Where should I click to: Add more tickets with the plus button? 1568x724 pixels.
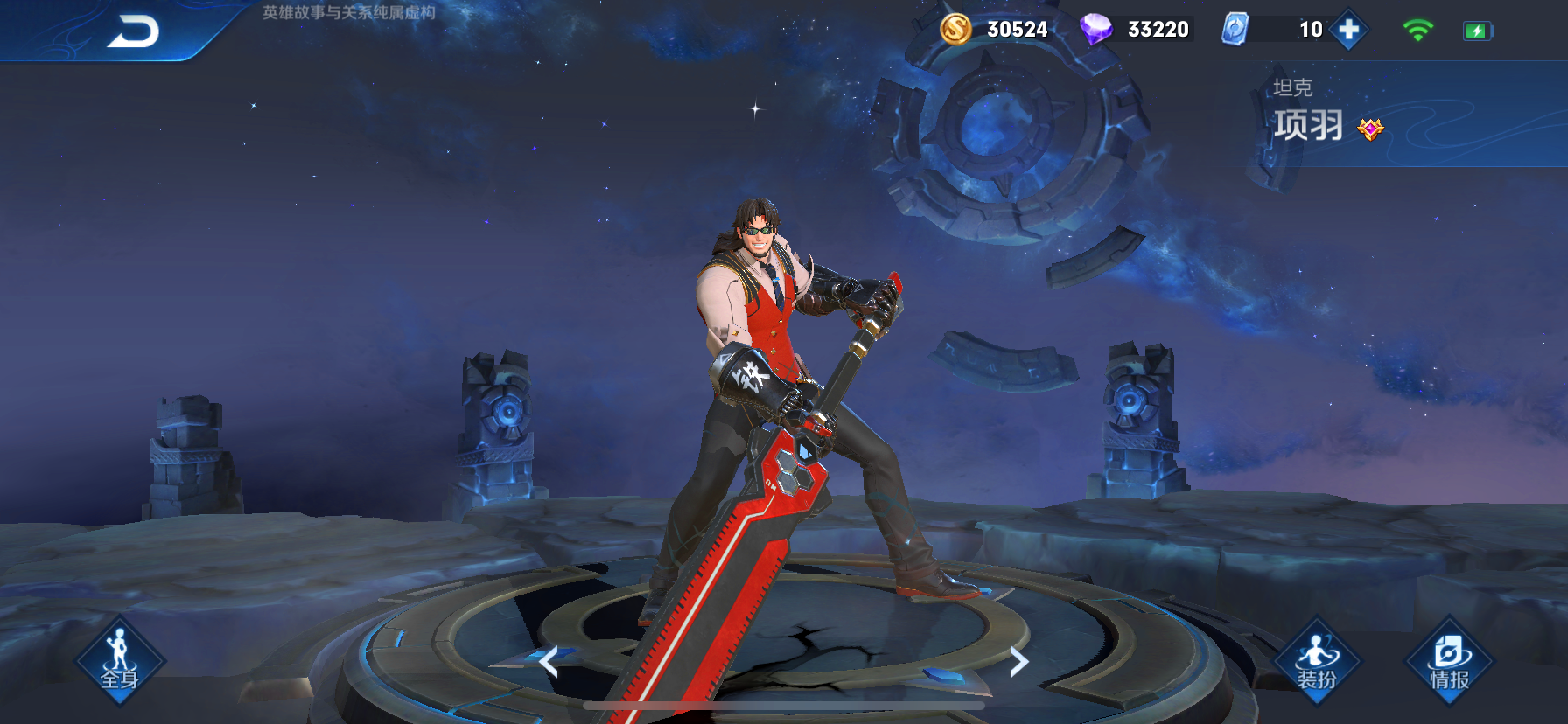pos(1349,30)
